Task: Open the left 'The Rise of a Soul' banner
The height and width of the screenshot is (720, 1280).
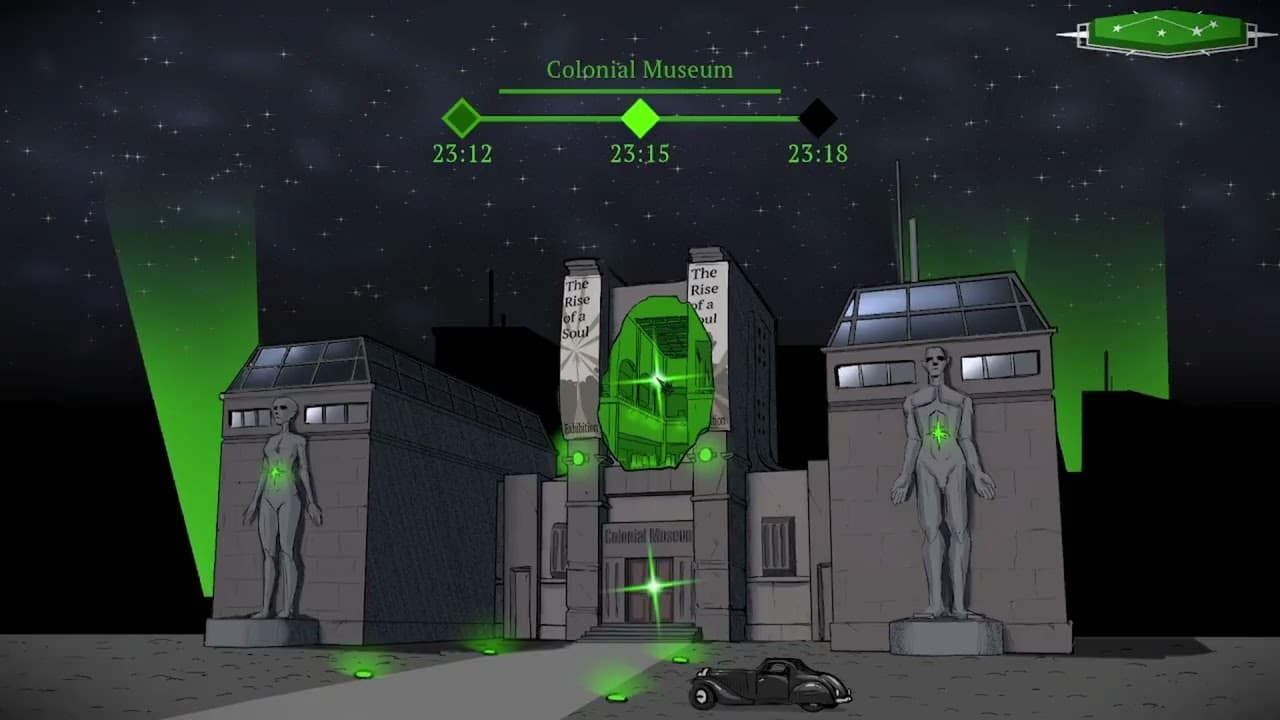Action: pyautogui.click(x=578, y=310)
